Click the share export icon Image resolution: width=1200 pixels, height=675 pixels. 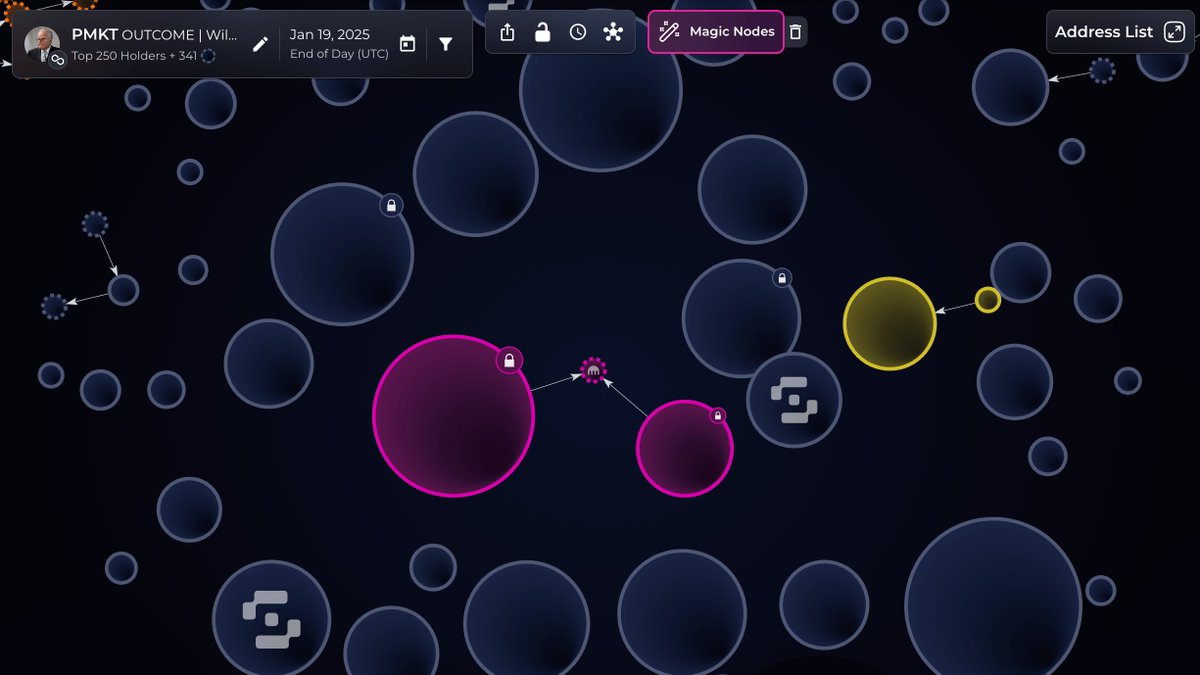point(507,32)
